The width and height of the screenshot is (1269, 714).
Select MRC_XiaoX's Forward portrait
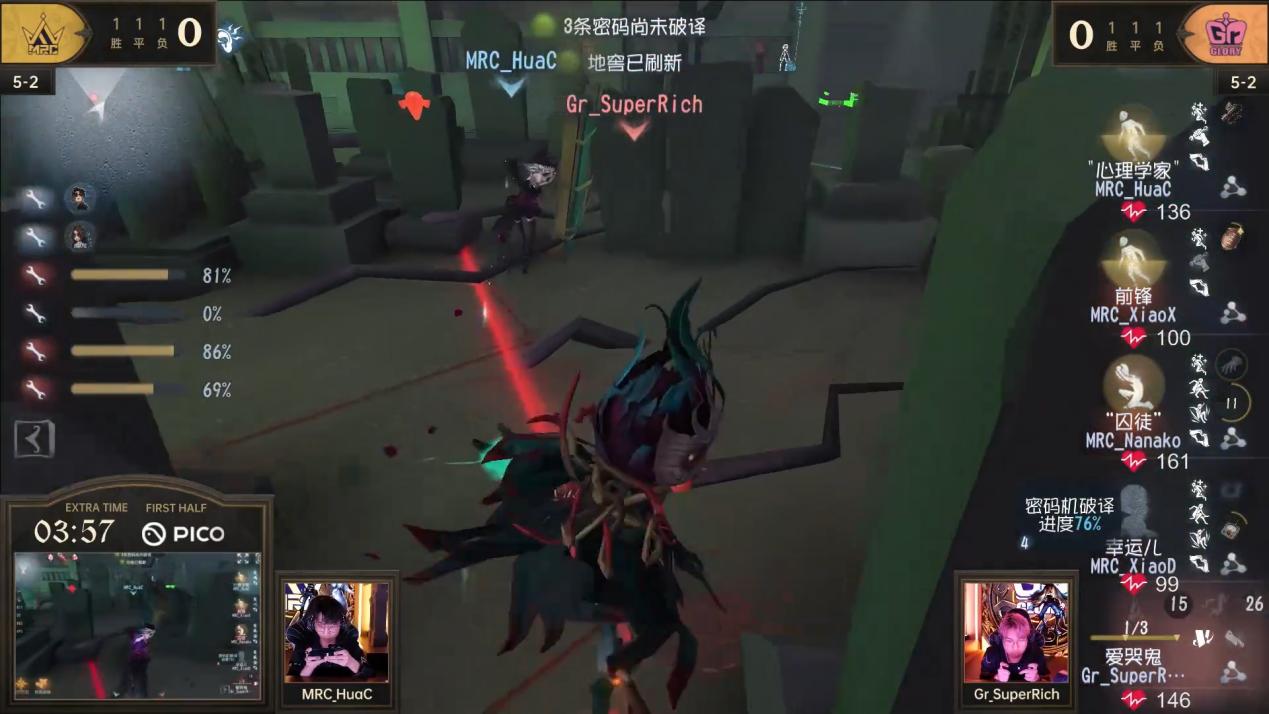click(x=1133, y=260)
